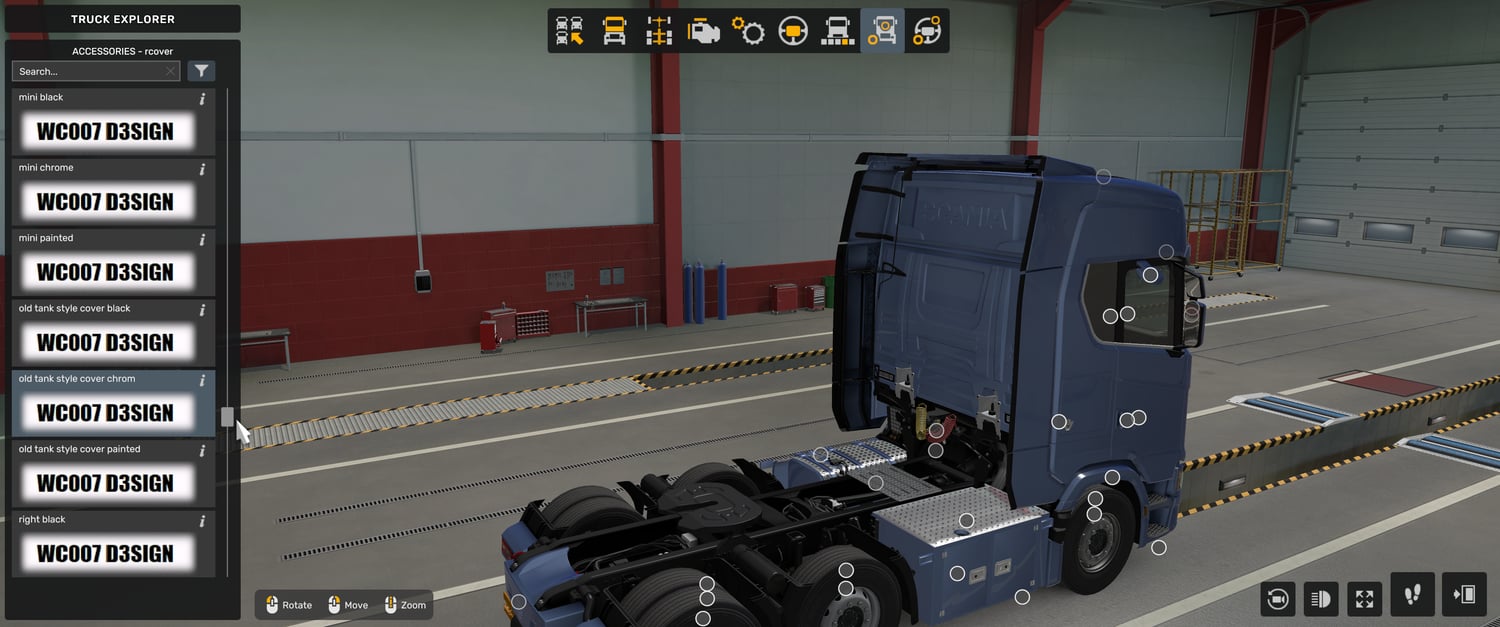Open the interior accessories steering wheel icon
Viewport: 1500px width, 627px height.
click(927, 31)
